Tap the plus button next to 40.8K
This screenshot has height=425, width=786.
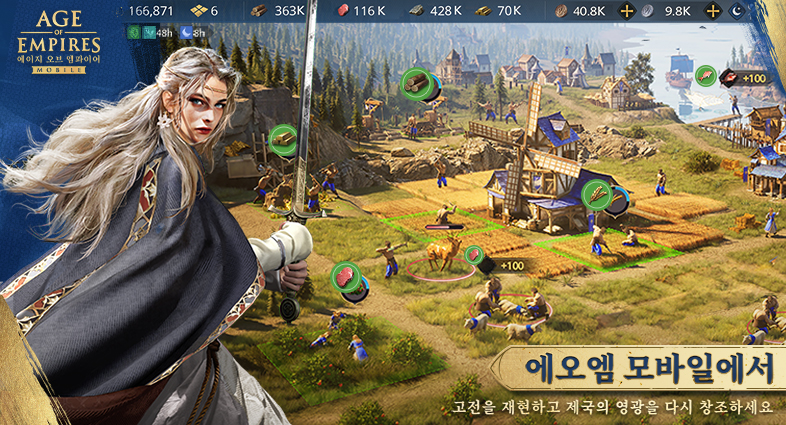(x=627, y=11)
